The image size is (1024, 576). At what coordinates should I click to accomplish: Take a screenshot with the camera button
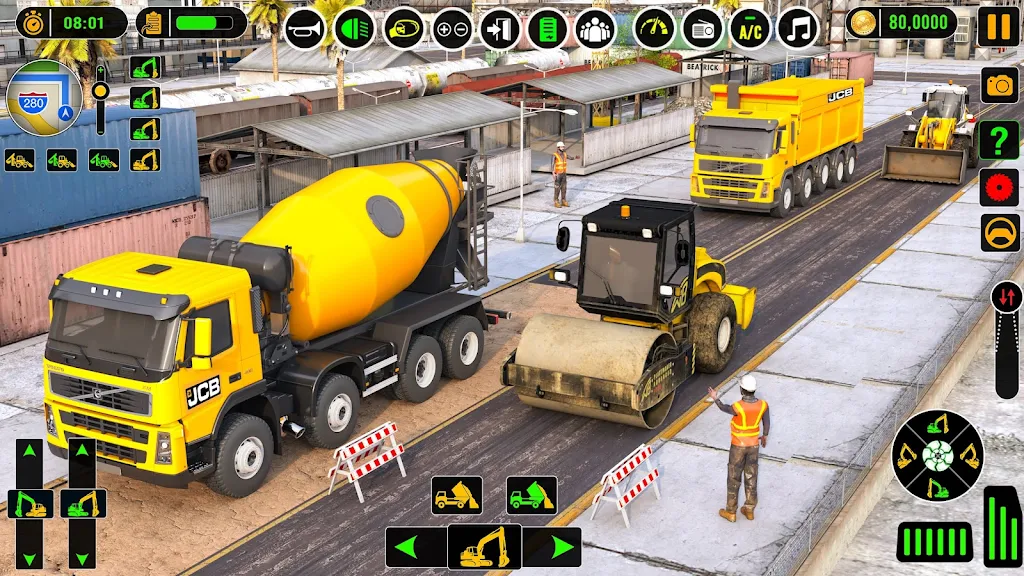click(x=999, y=86)
